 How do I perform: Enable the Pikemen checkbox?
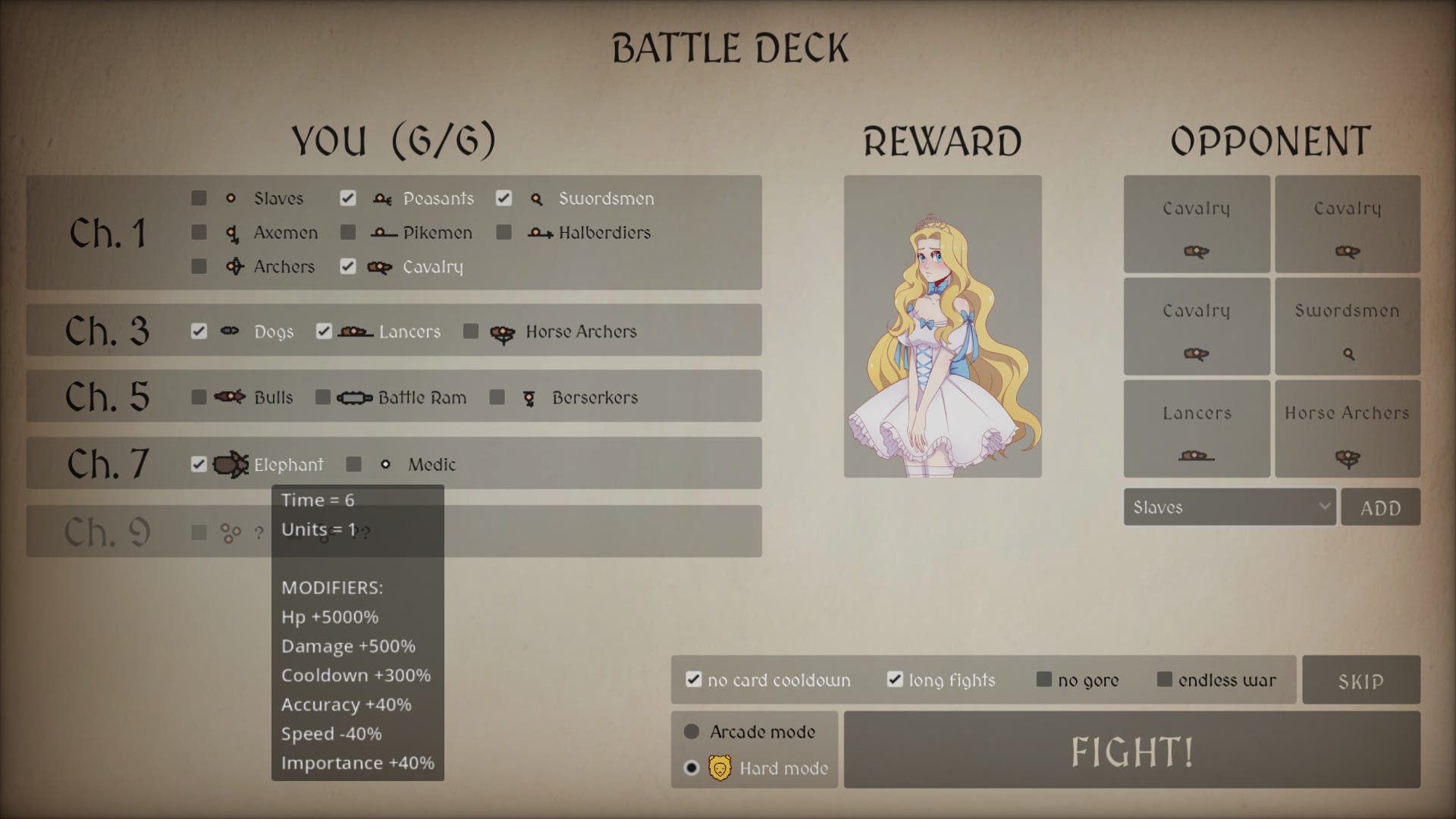pos(349,233)
